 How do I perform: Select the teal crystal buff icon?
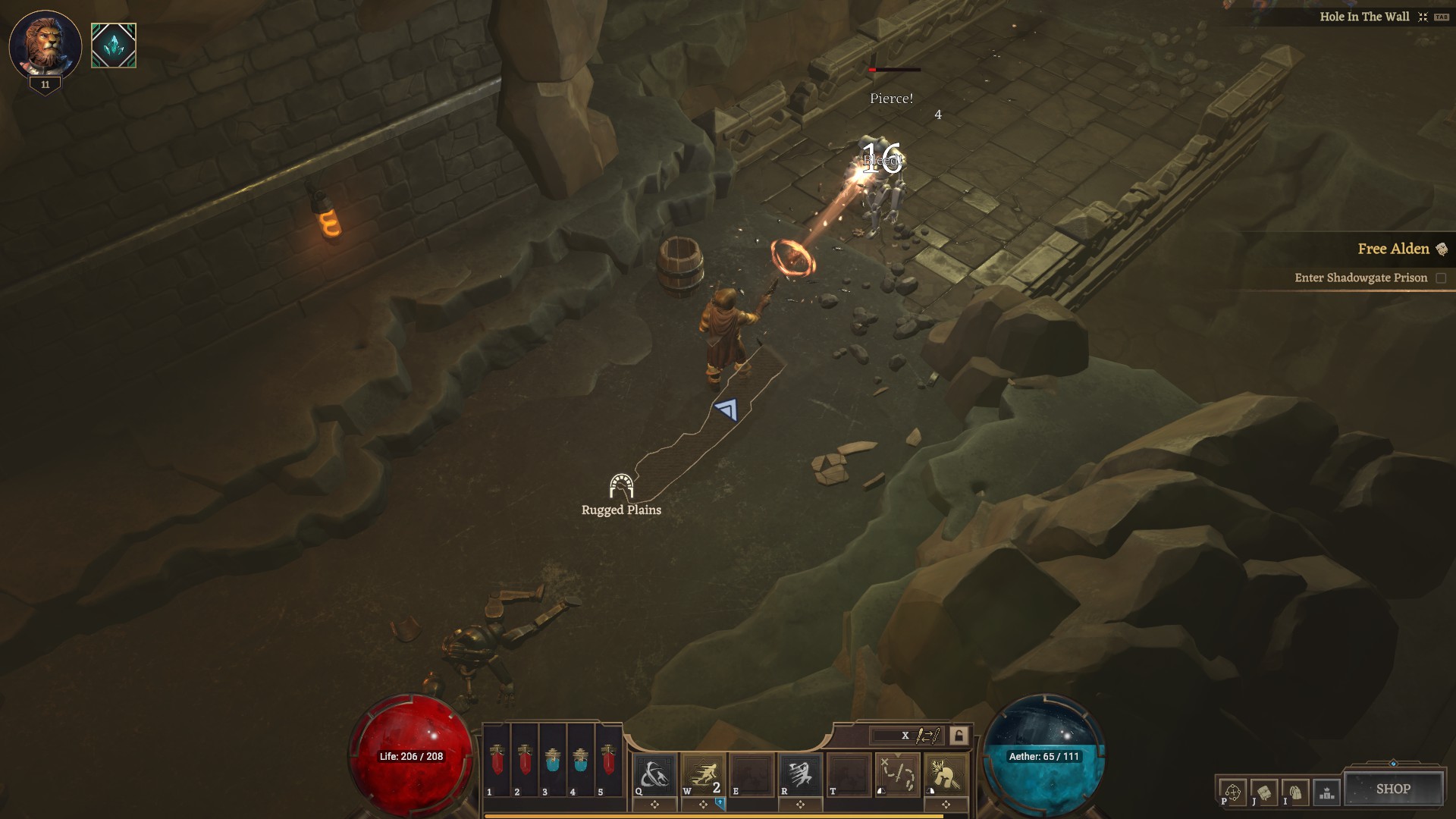tap(114, 45)
